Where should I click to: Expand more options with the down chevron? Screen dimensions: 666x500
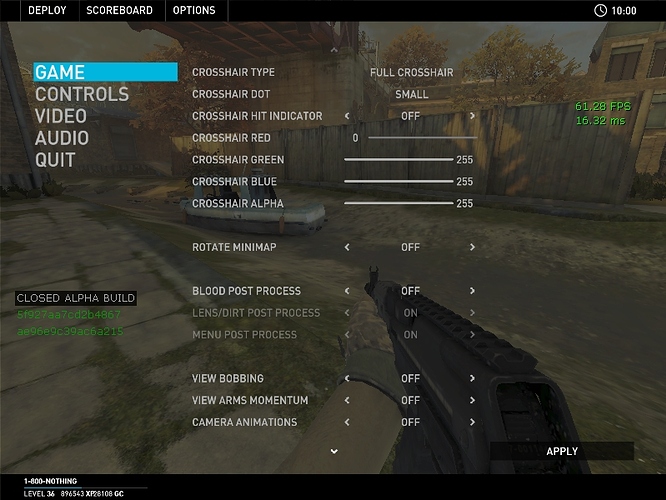[x=334, y=451]
